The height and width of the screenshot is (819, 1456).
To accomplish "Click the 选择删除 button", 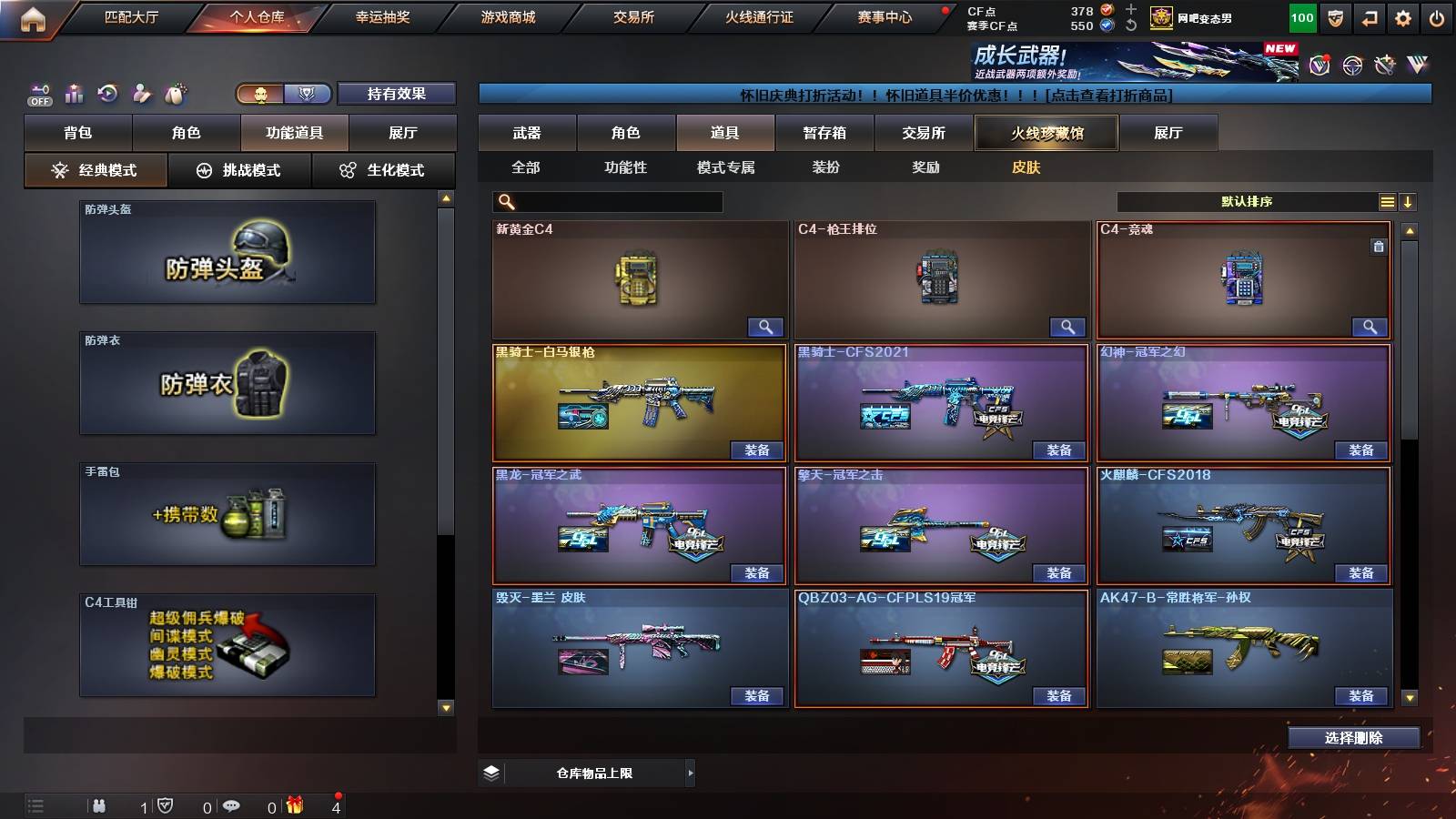I will [x=1353, y=738].
